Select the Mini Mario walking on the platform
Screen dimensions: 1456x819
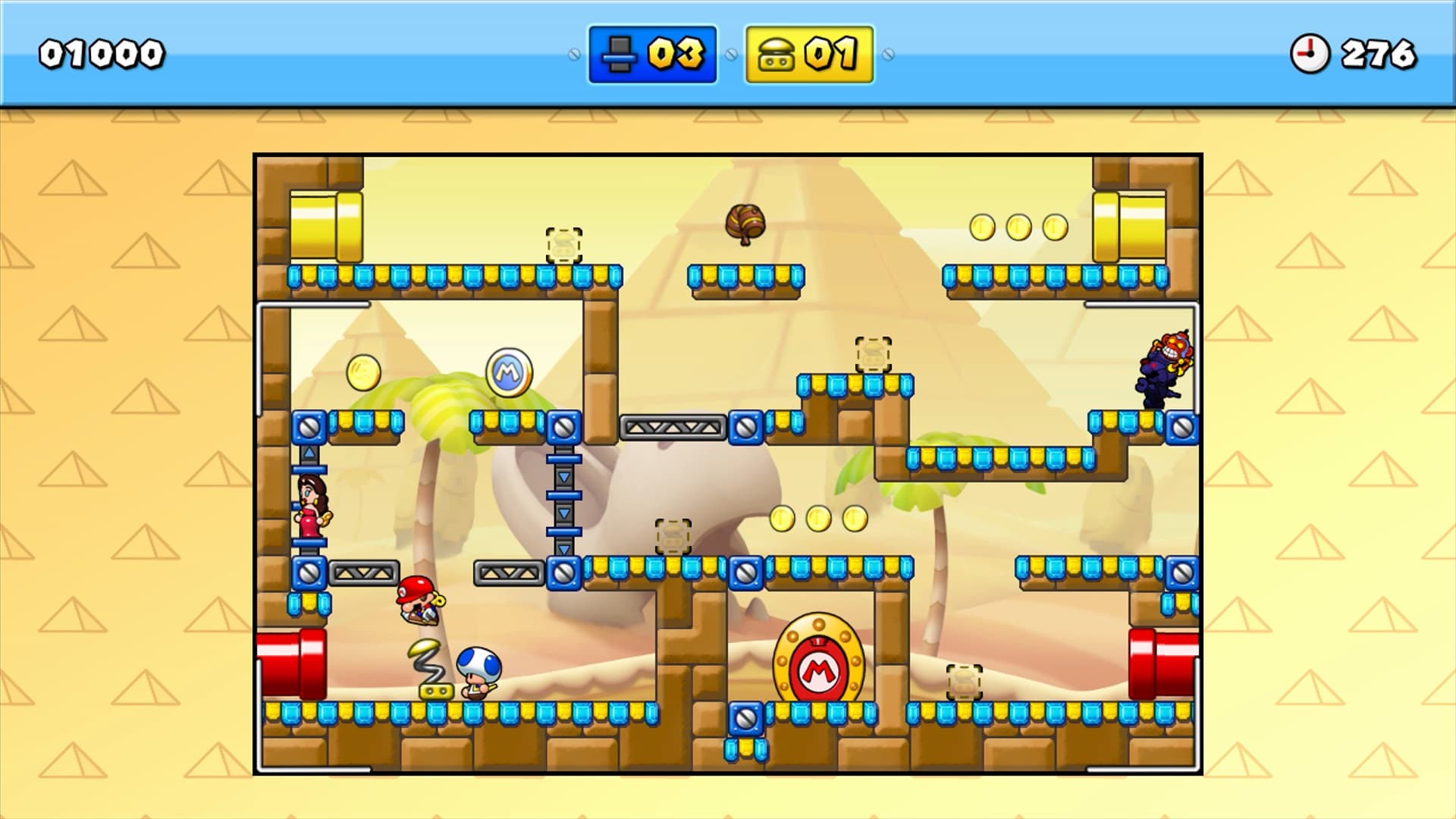tap(418, 600)
